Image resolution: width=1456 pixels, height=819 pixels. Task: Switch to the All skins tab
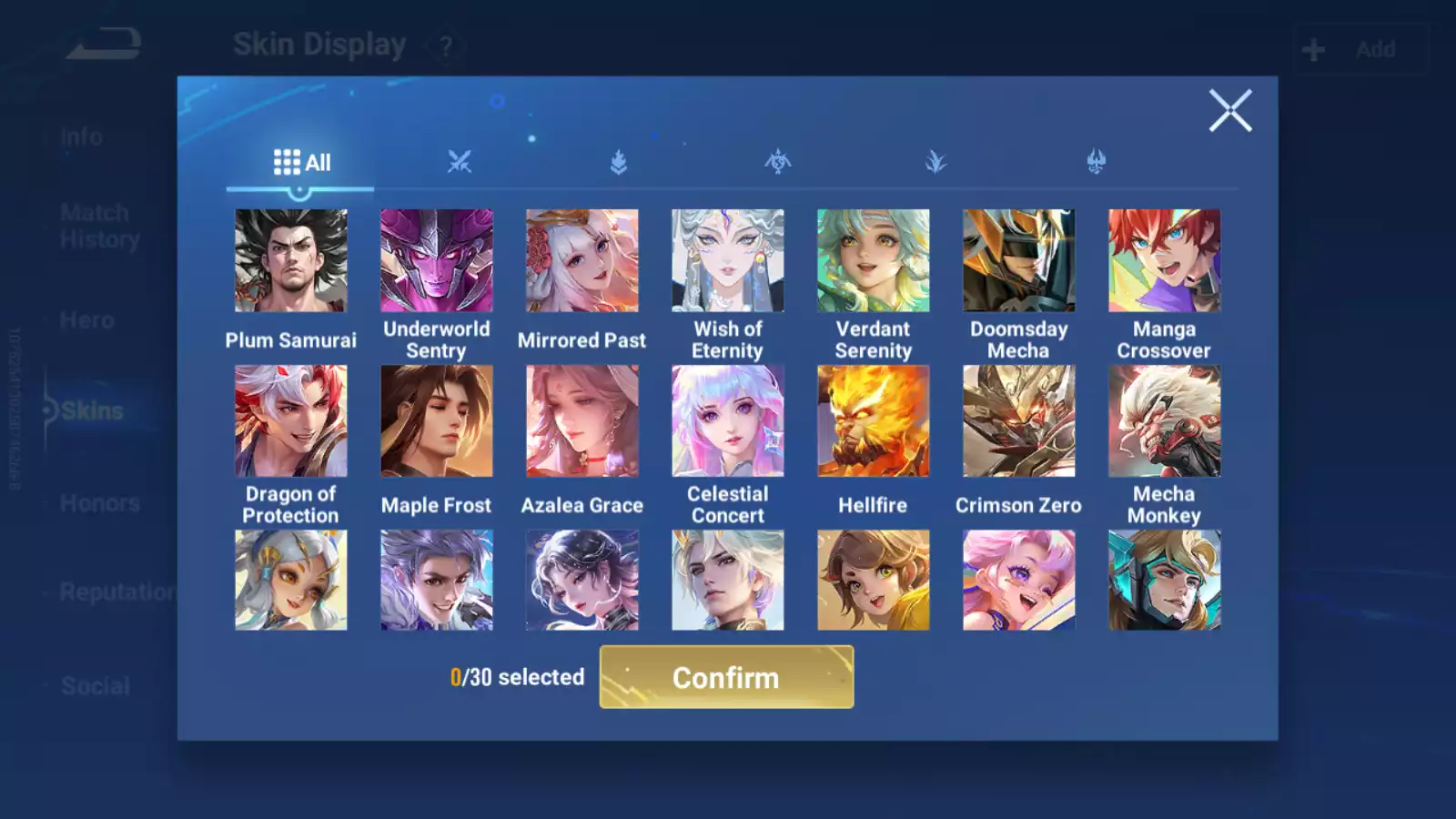pyautogui.click(x=301, y=163)
